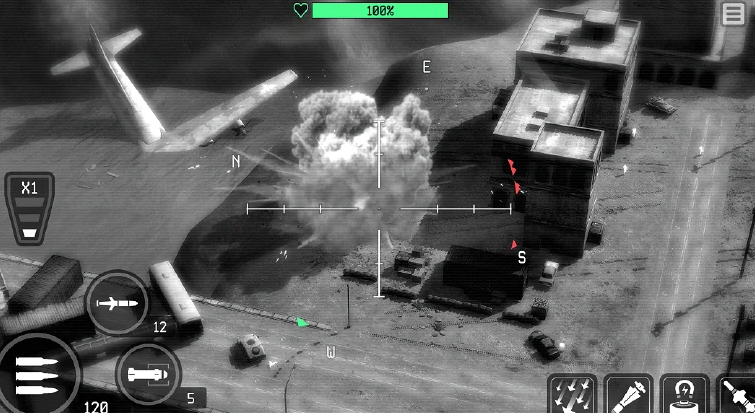Viewport: 755px width, 413px height.
Task: Activate the satellite strike ability
Action: pos(629,395)
